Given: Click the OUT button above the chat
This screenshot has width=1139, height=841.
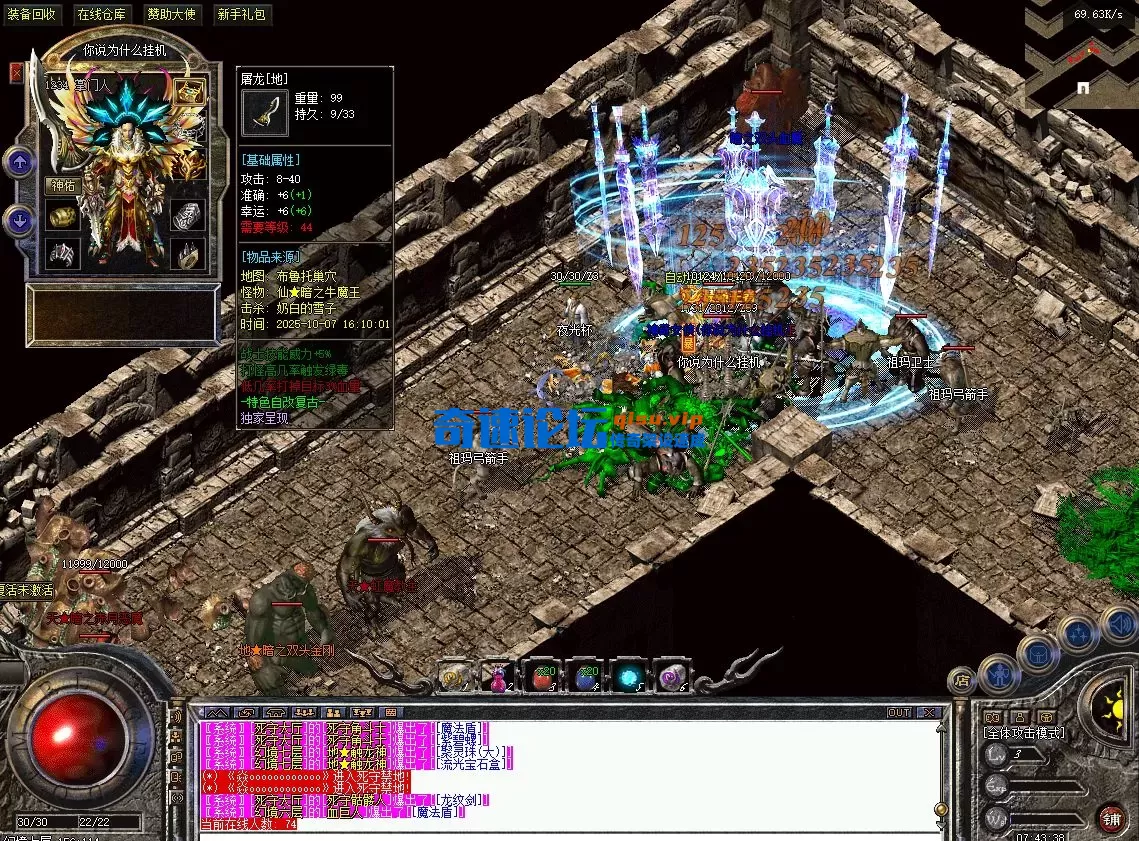Looking at the screenshot, I should (x=899, y=713).
